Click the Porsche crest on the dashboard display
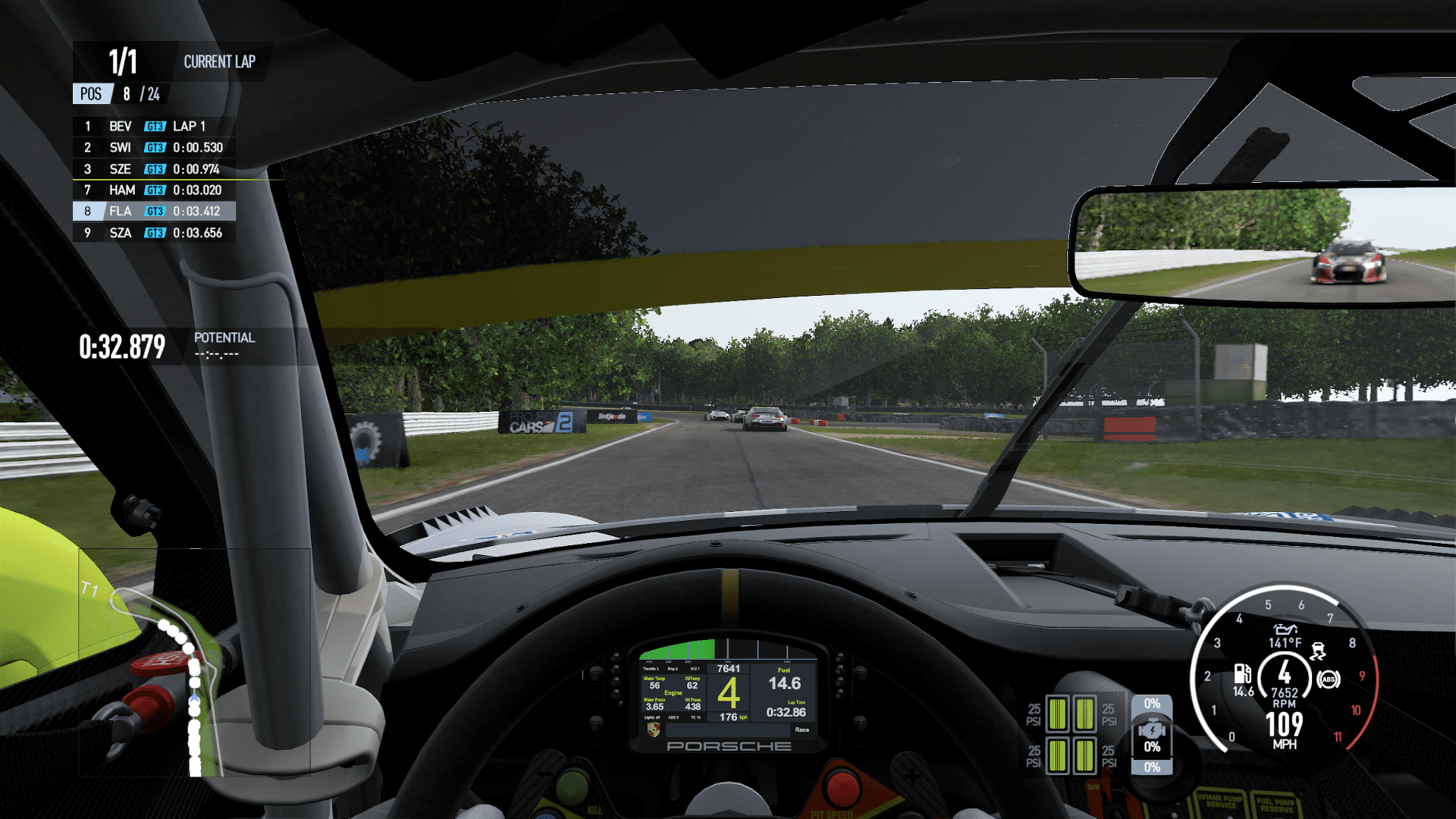Image resolution: width=1456 pixels, height=819 pixels. click(653, 731)
